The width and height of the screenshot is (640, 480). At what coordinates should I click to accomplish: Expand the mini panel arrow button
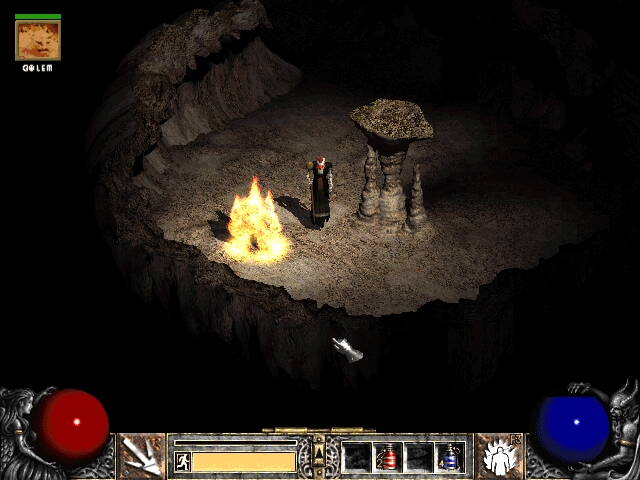coord(319,448)
